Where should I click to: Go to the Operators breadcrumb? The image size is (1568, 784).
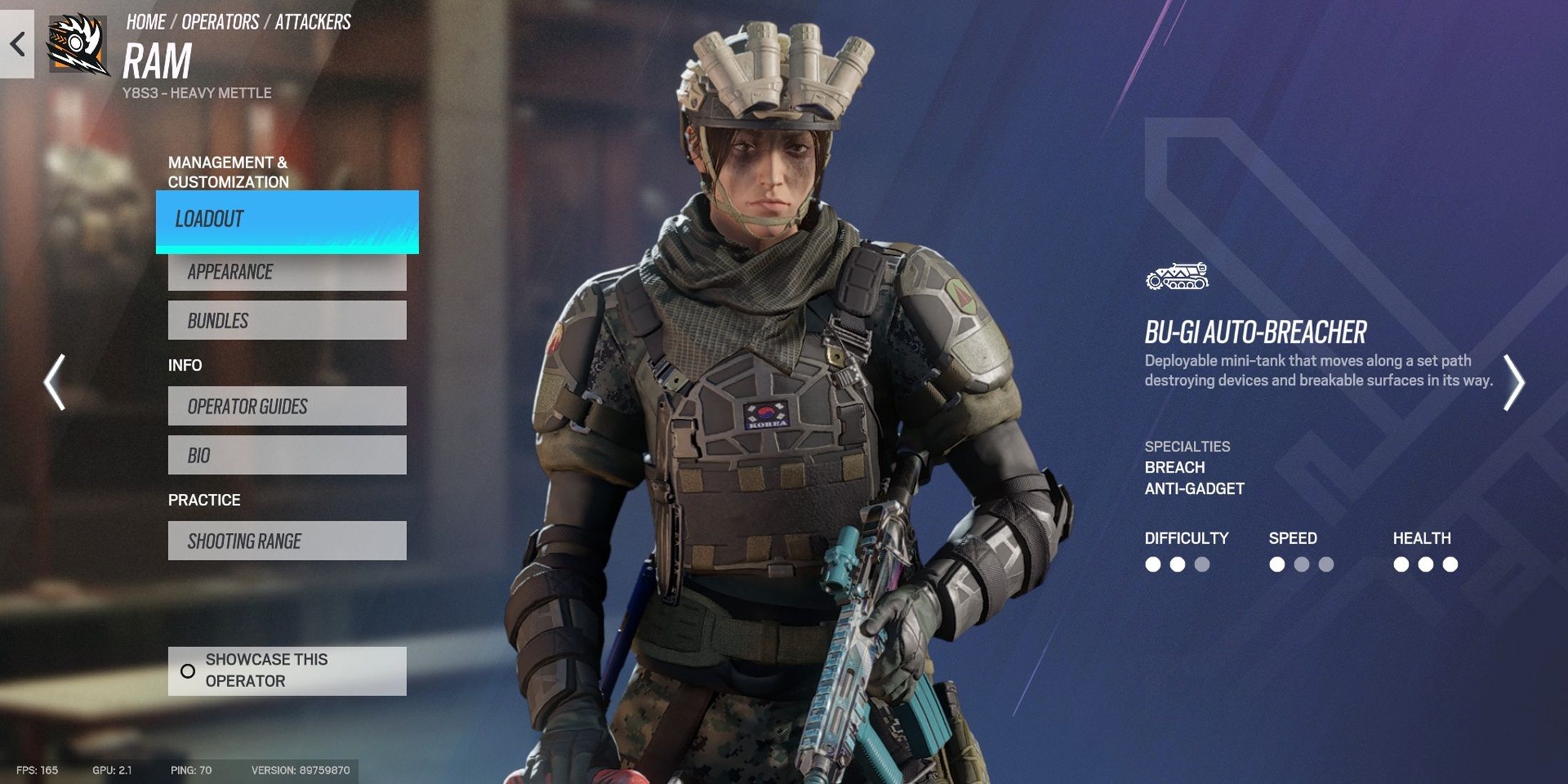220,22
